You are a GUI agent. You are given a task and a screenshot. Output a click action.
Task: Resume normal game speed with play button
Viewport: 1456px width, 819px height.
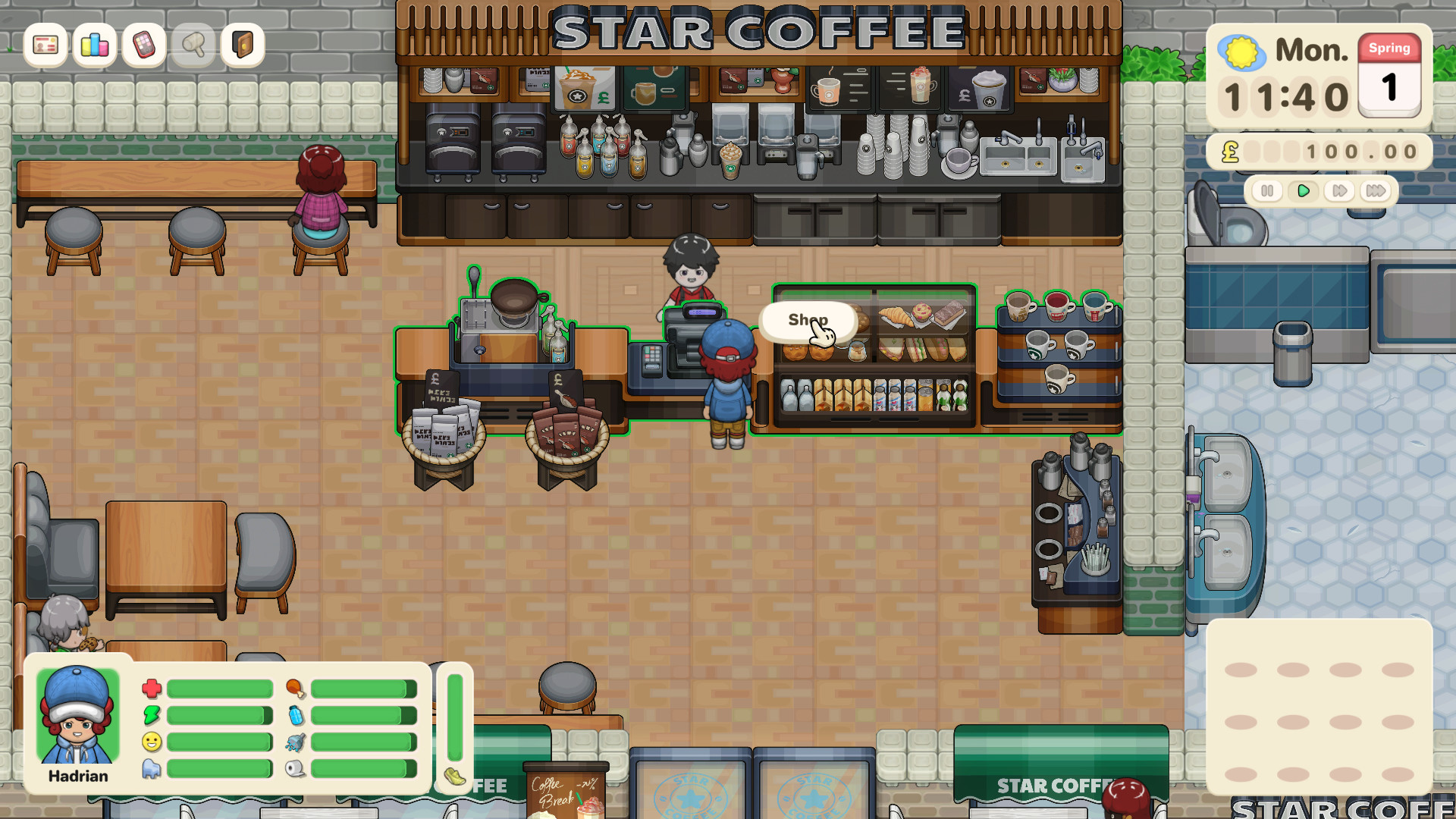[x=1304, y=191]
